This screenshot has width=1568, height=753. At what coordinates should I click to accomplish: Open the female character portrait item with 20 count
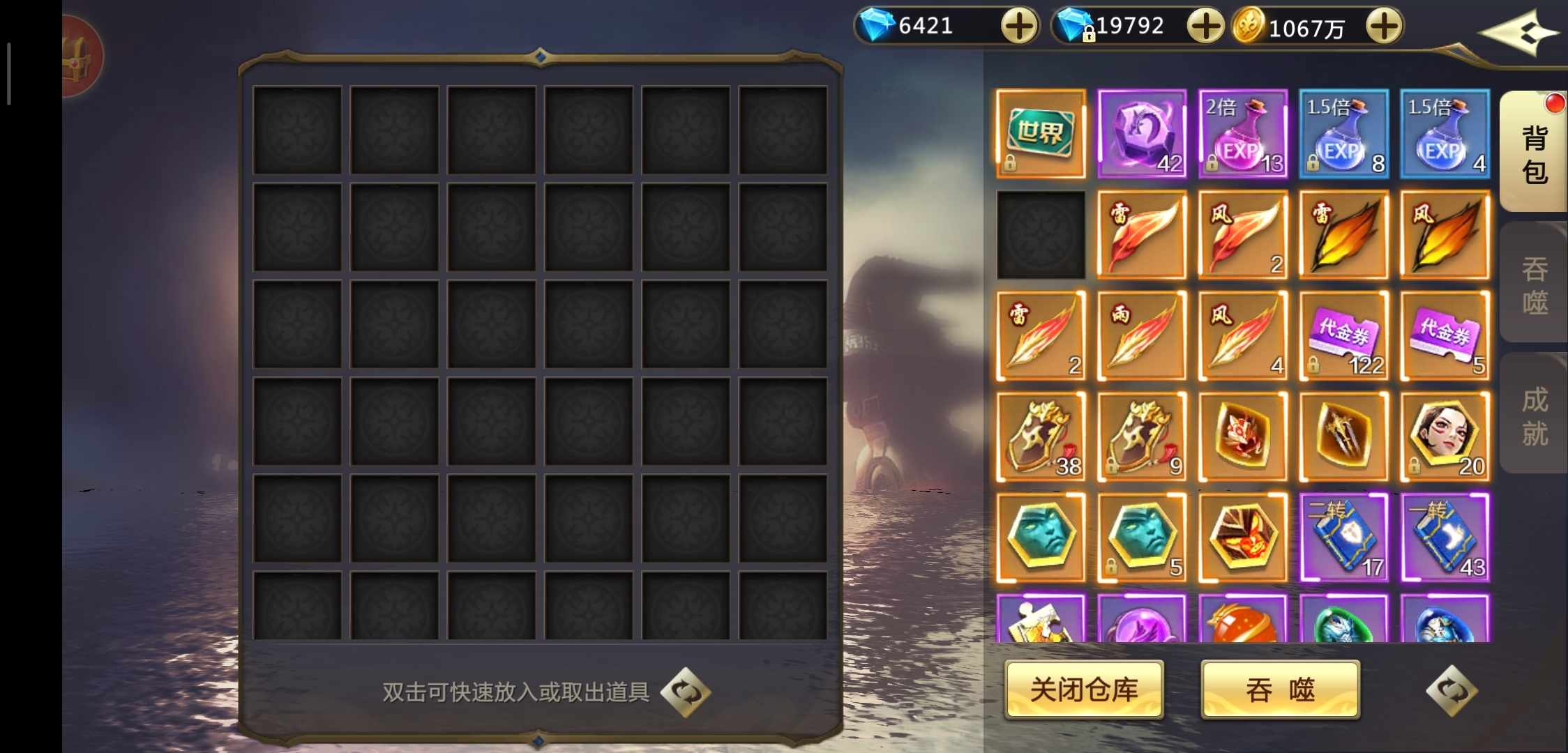[x=1445, y=437]
